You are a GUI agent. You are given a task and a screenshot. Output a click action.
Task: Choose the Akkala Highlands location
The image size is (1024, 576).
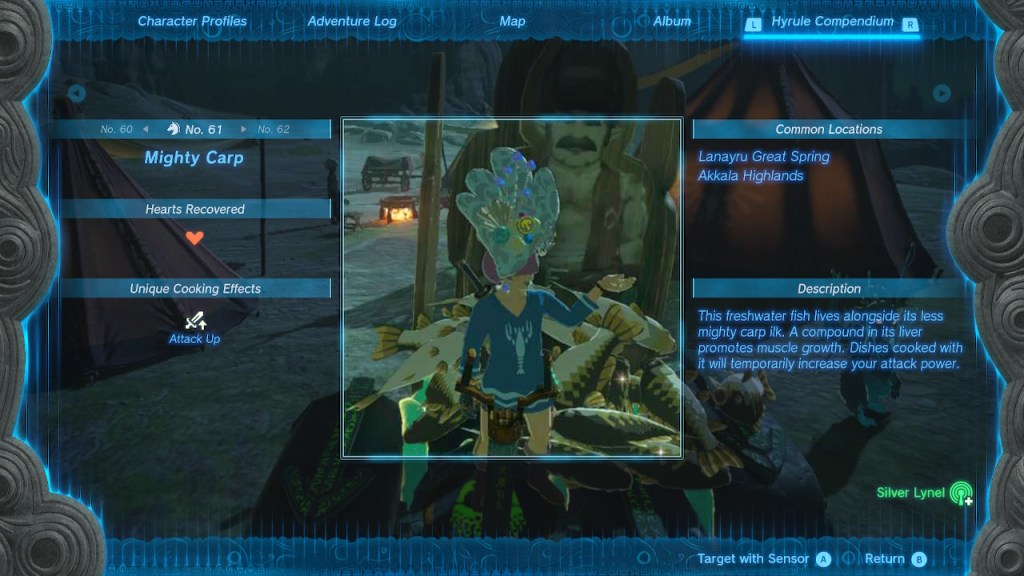point(751,176)
